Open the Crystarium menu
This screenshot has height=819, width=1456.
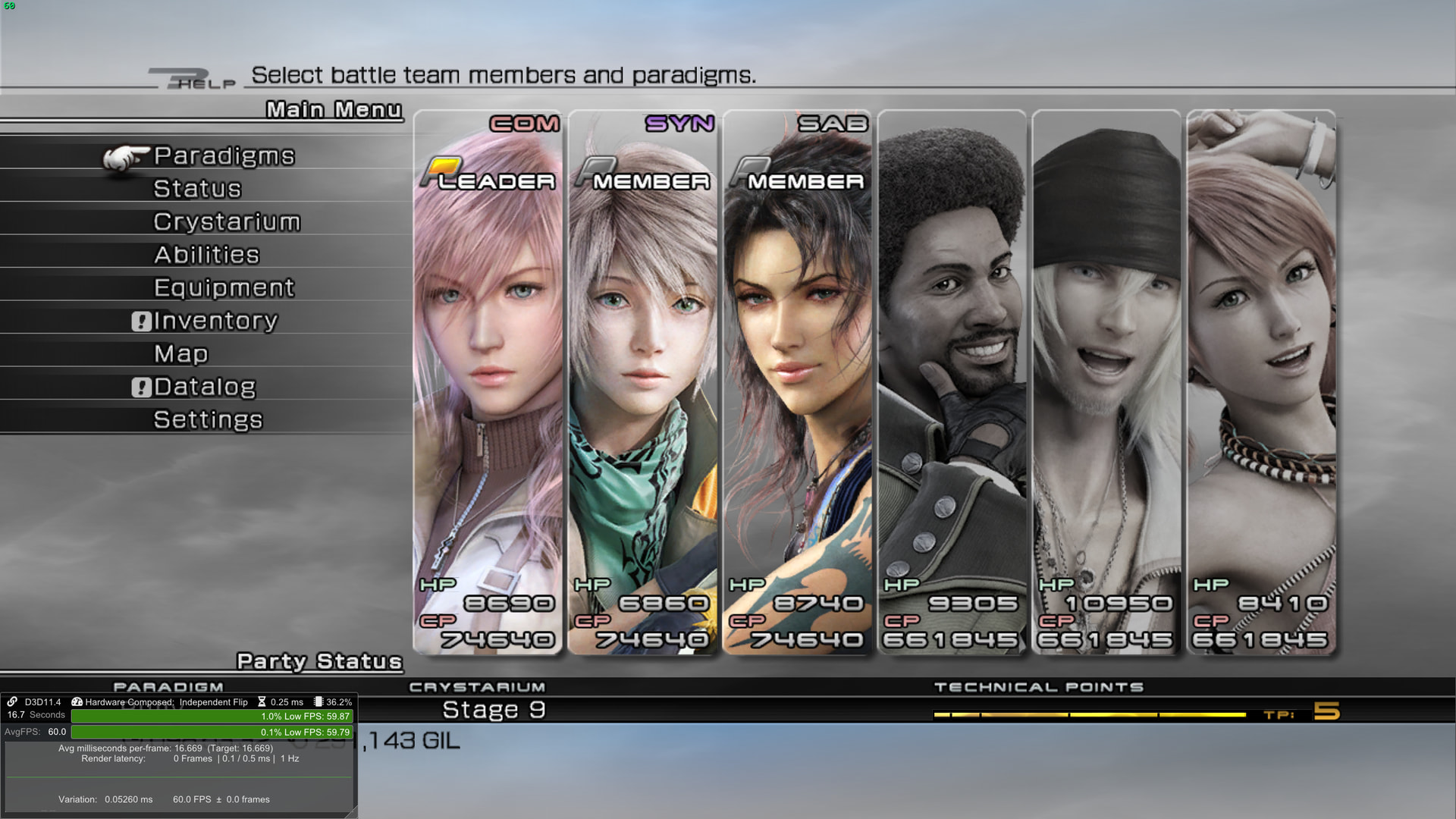pyautogui.click(x=227, y=222)
